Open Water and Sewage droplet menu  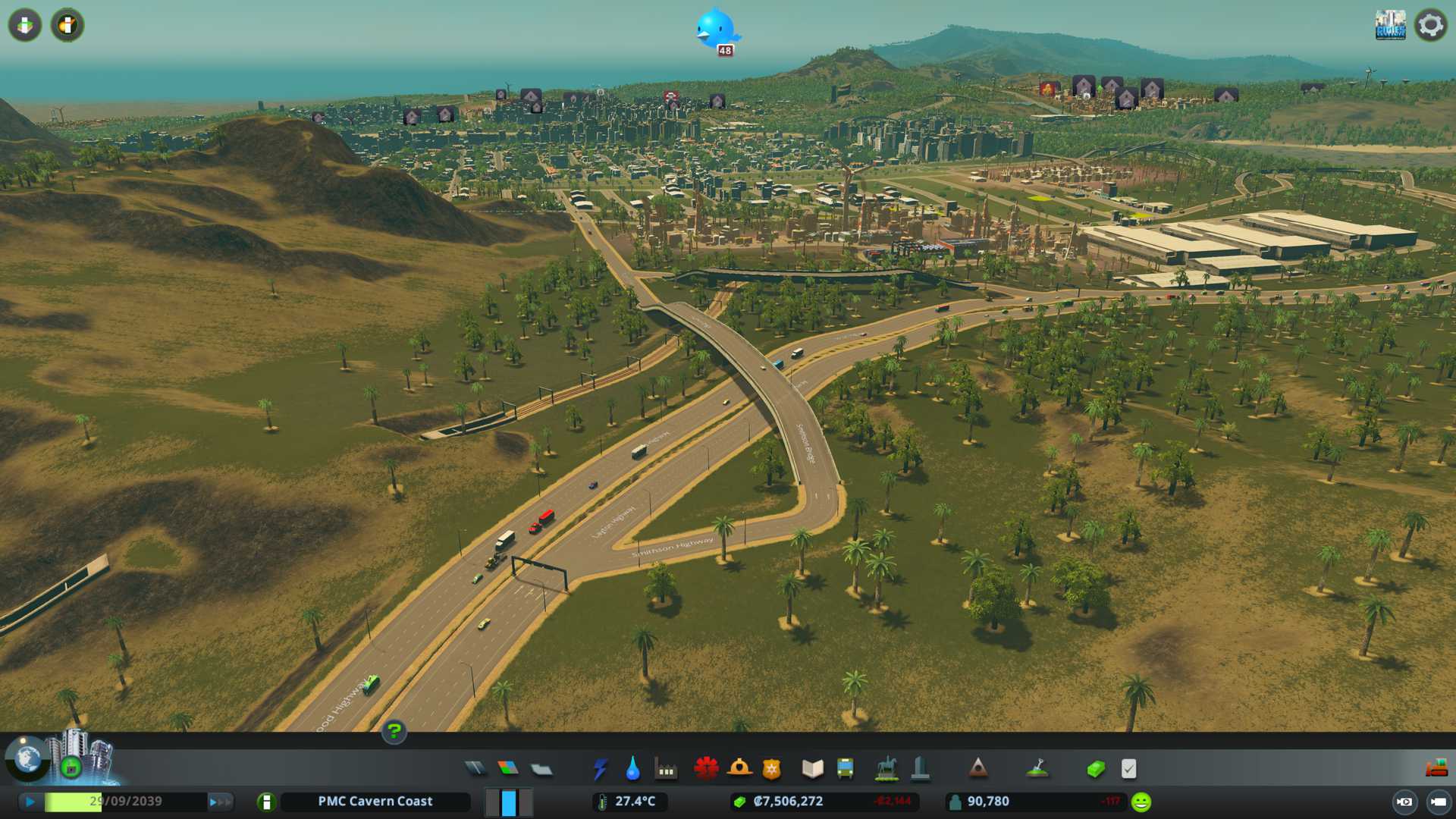[x=632, y=769]
